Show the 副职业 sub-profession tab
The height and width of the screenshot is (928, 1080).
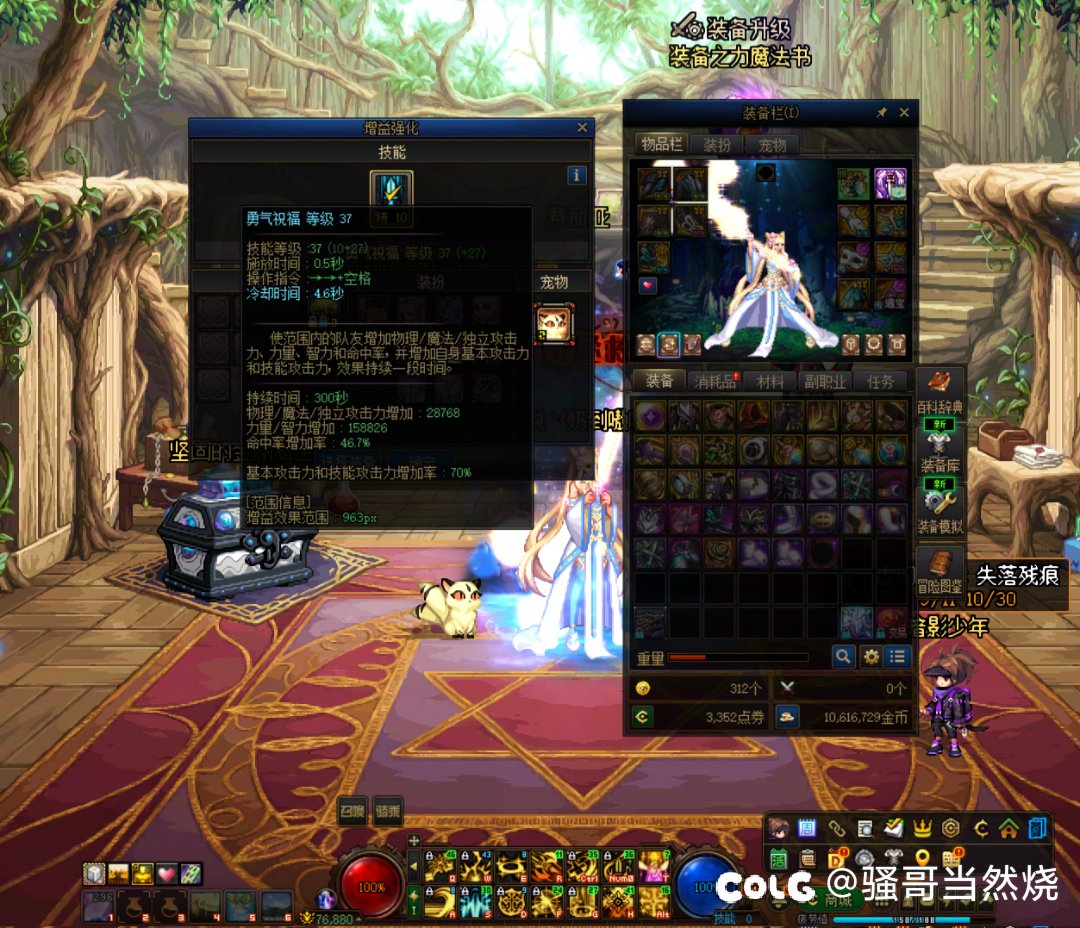(825, 381)
